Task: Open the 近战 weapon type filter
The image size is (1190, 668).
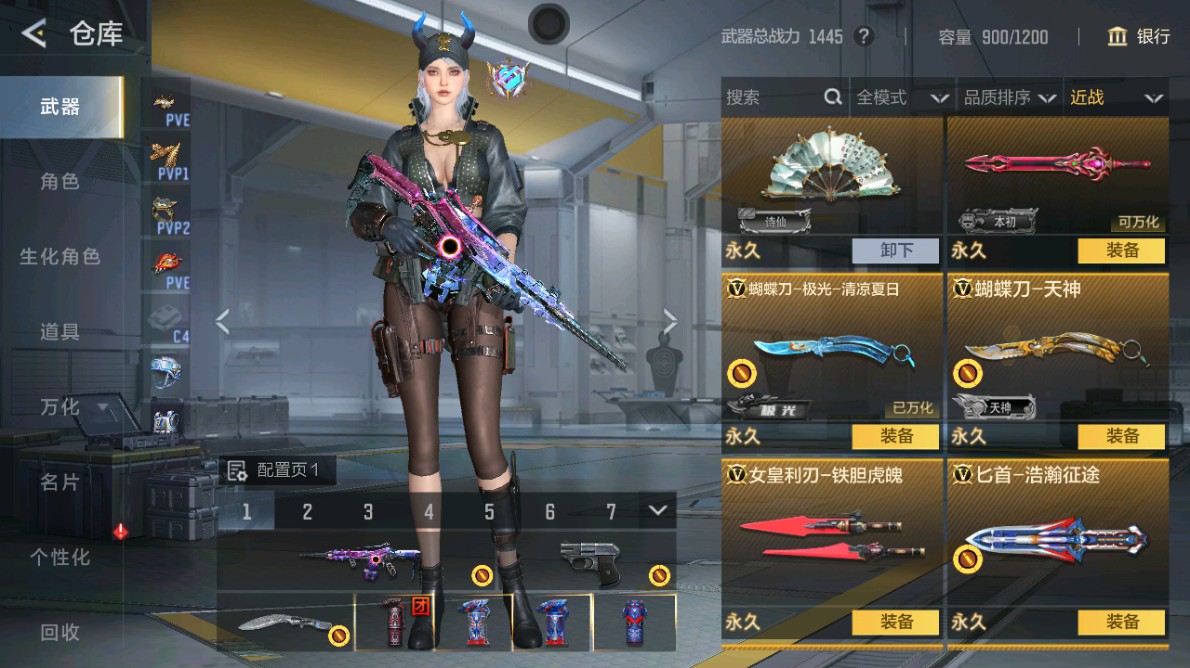Action: pos(1116,97)
